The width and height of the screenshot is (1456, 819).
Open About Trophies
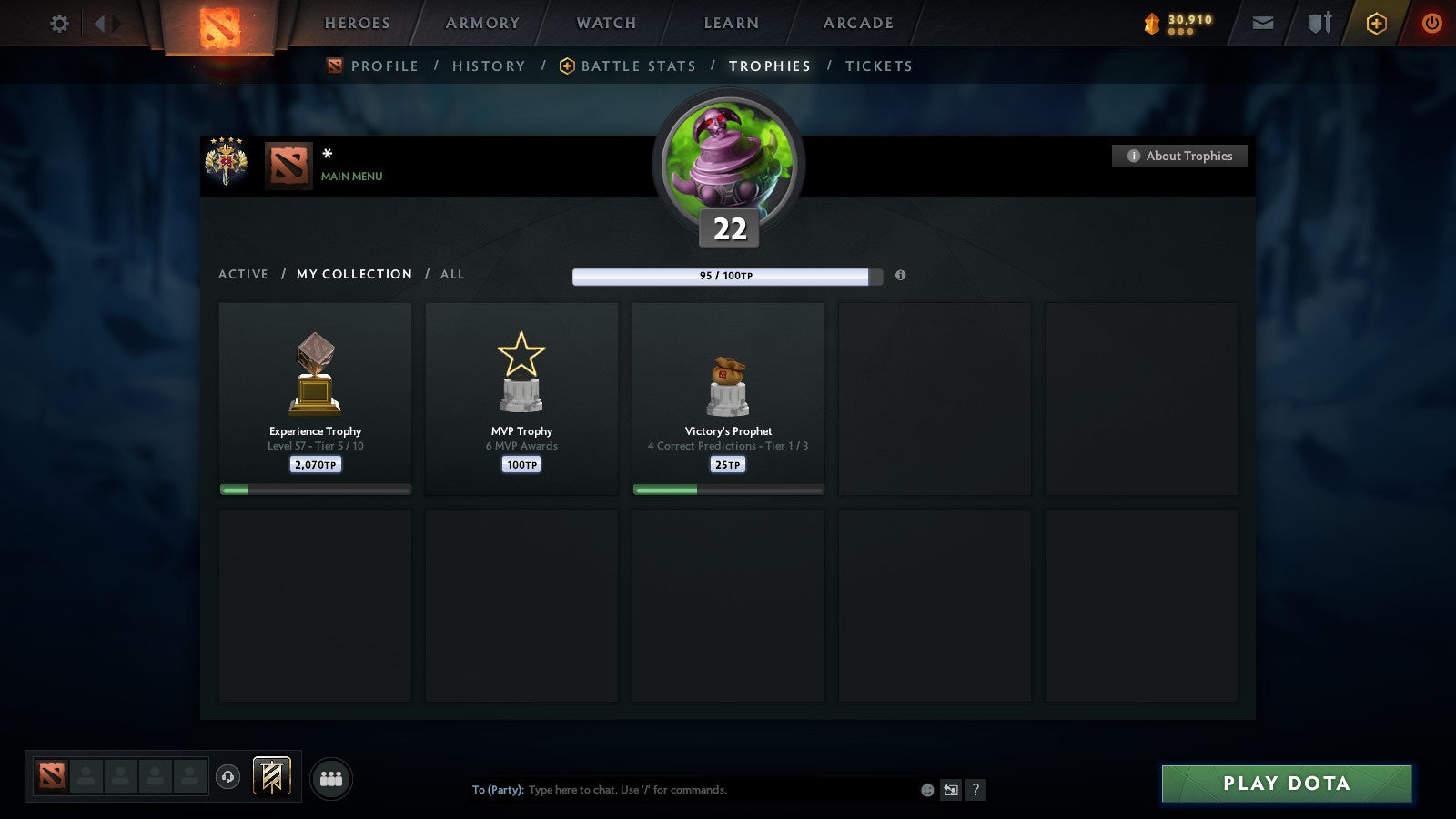point(1179,156)
